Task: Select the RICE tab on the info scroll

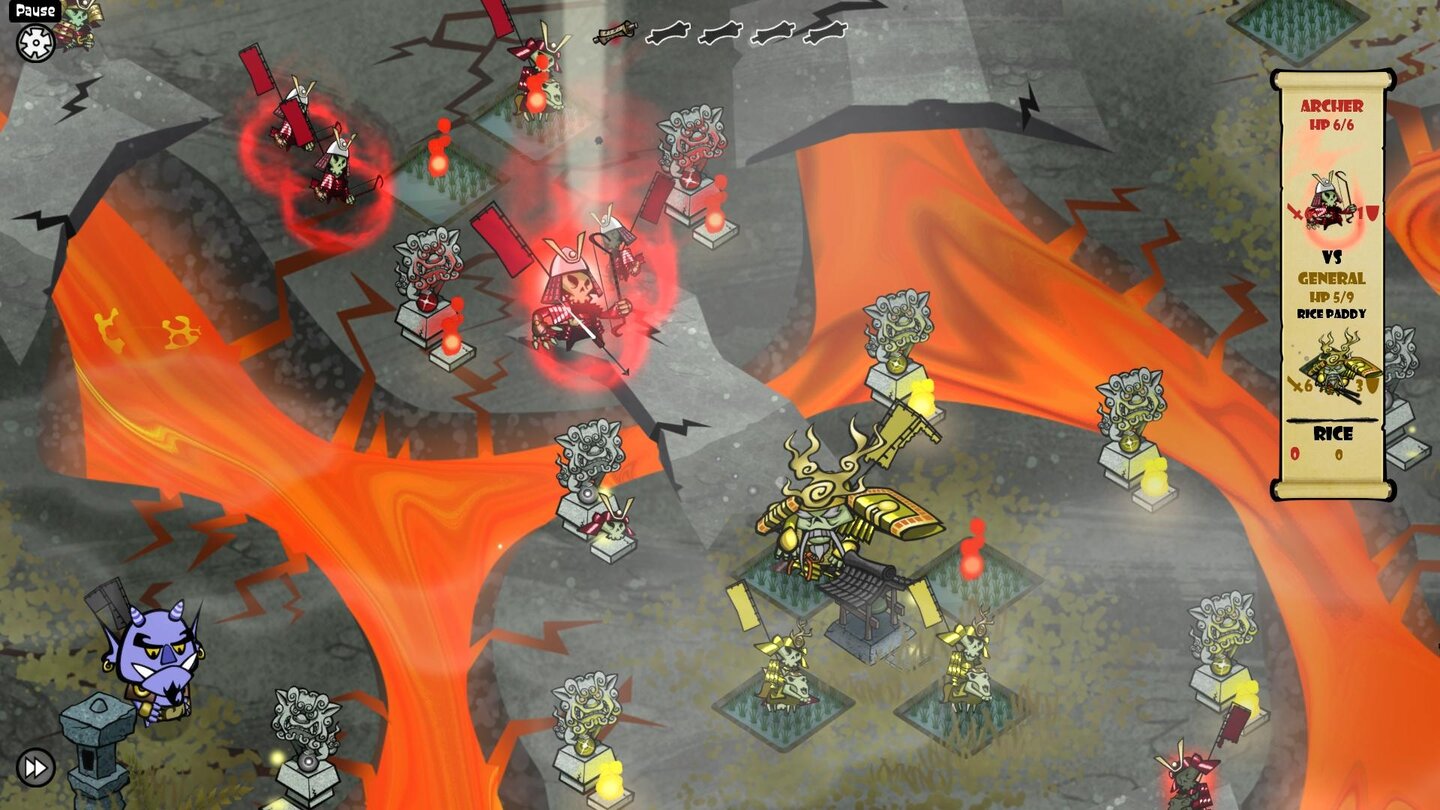Action: point(1332,434)
